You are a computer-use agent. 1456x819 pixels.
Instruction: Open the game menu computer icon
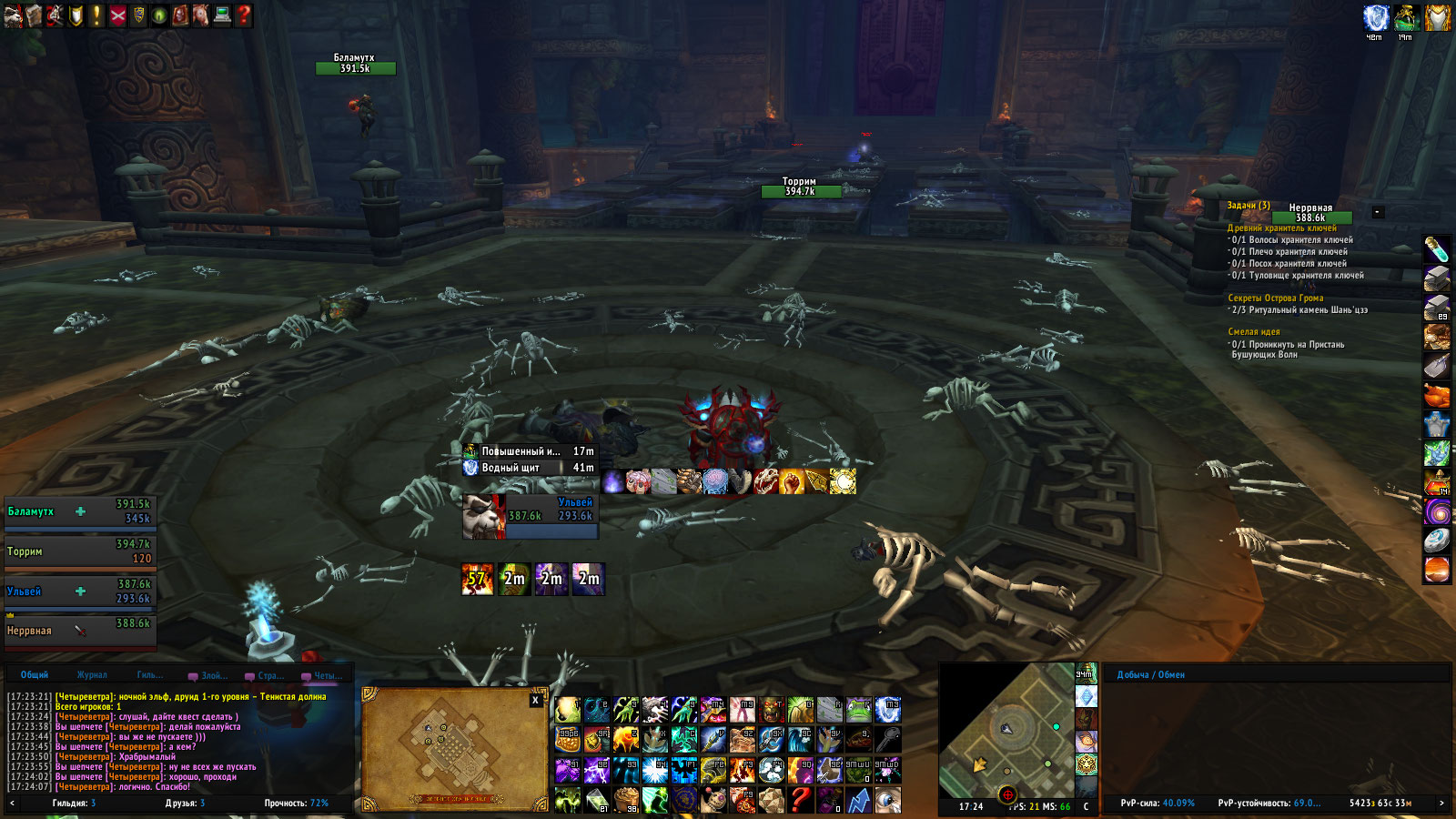[x=222, y=15]
